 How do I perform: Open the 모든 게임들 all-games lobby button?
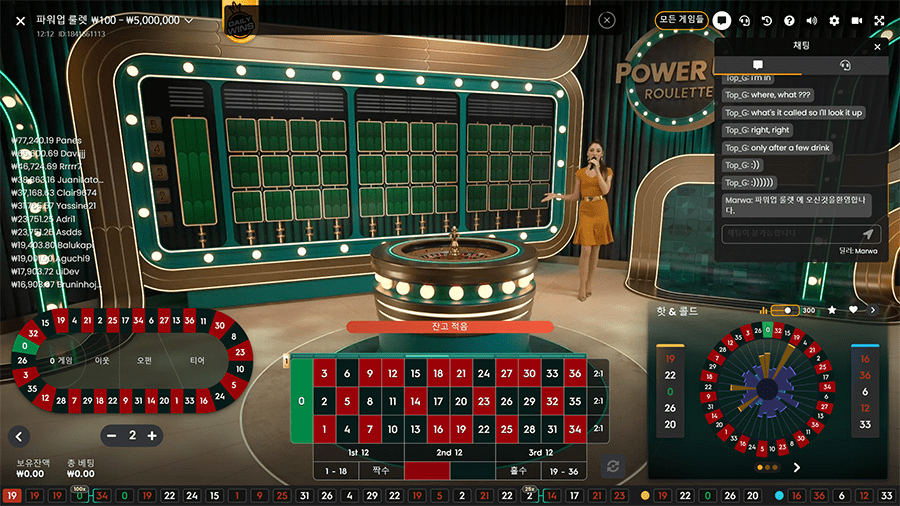click(x=682, y=19)
